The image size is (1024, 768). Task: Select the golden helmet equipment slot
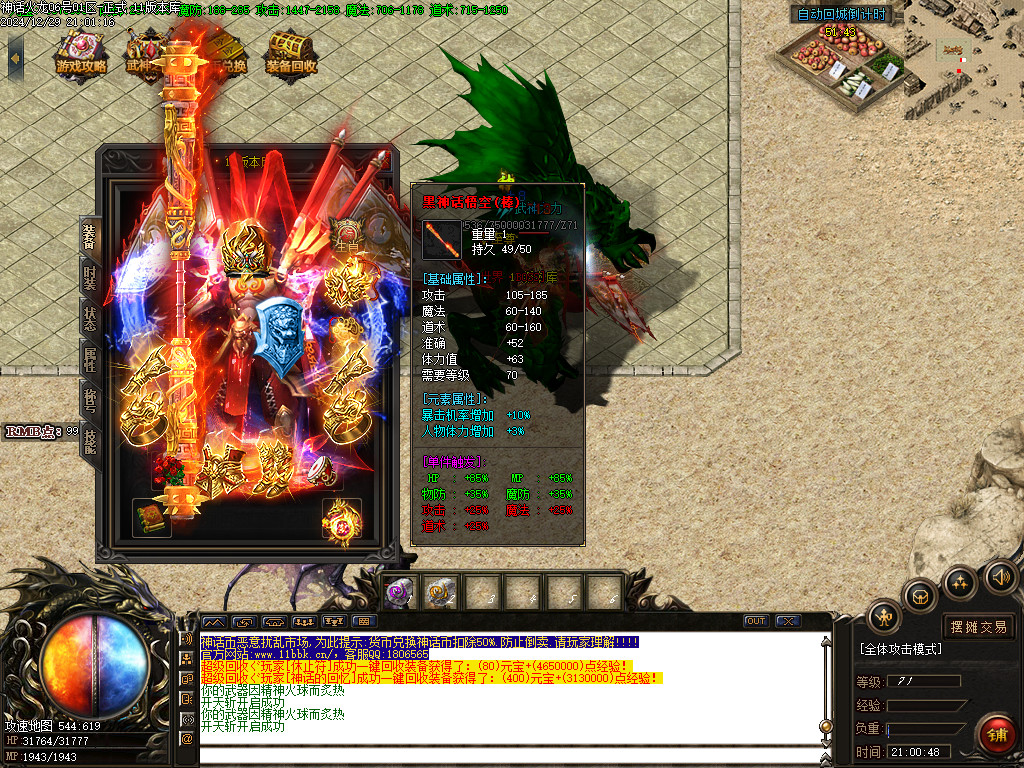[x=246, y=251]
